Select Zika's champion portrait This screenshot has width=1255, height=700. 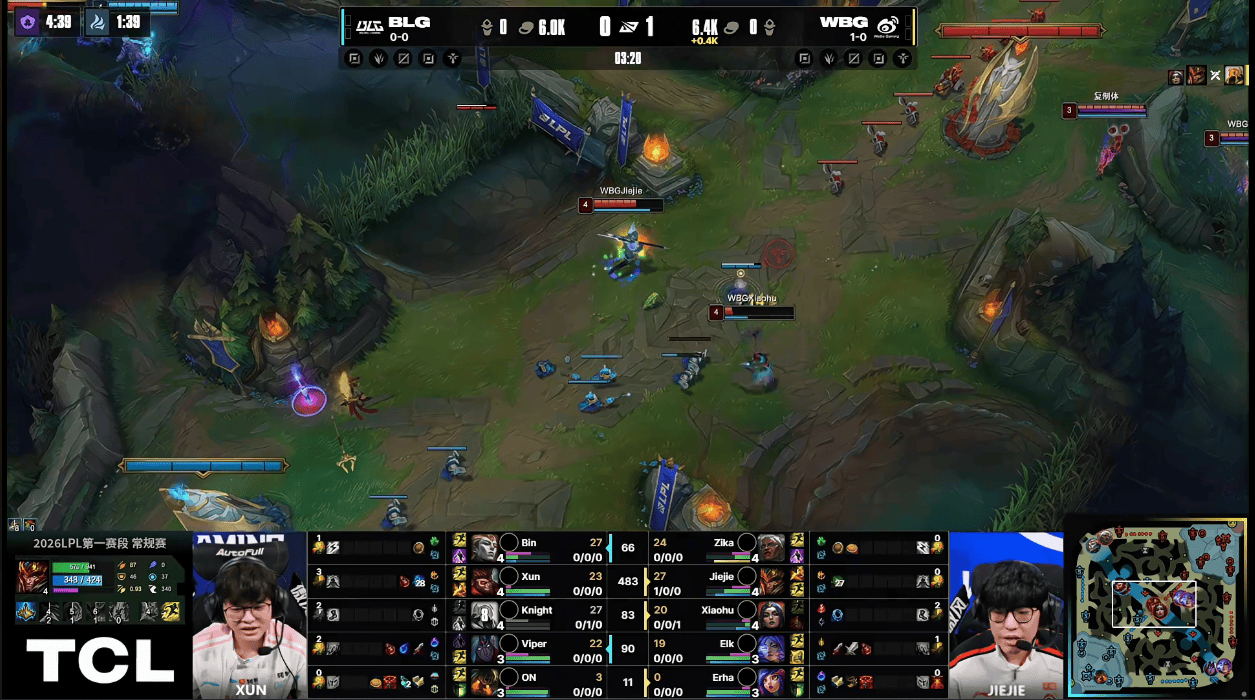(x=770, y=547)
